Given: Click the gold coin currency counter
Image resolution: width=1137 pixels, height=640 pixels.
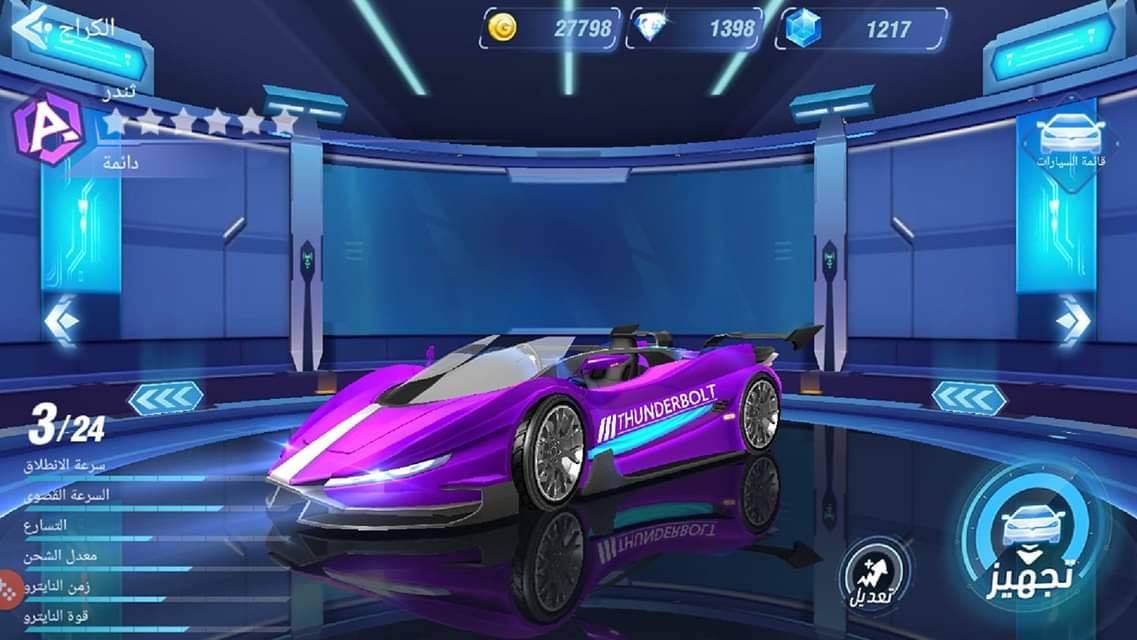Looking at the screenshot, I should coord(551,29).
